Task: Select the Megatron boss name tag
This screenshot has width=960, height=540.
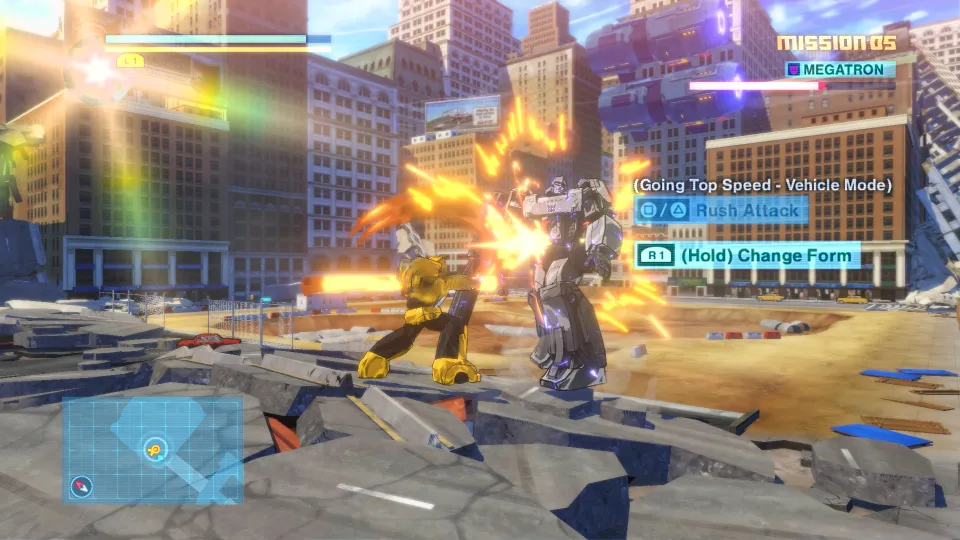Action: [838, 69]
